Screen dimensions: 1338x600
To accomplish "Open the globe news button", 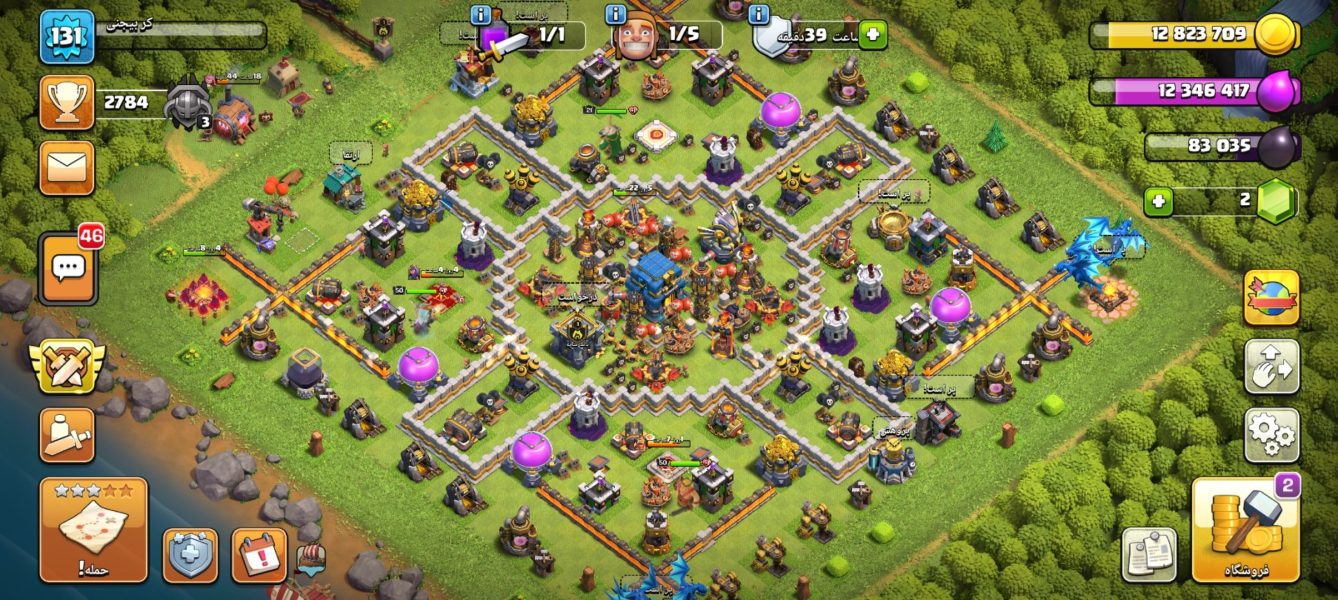I will 1271,297.
